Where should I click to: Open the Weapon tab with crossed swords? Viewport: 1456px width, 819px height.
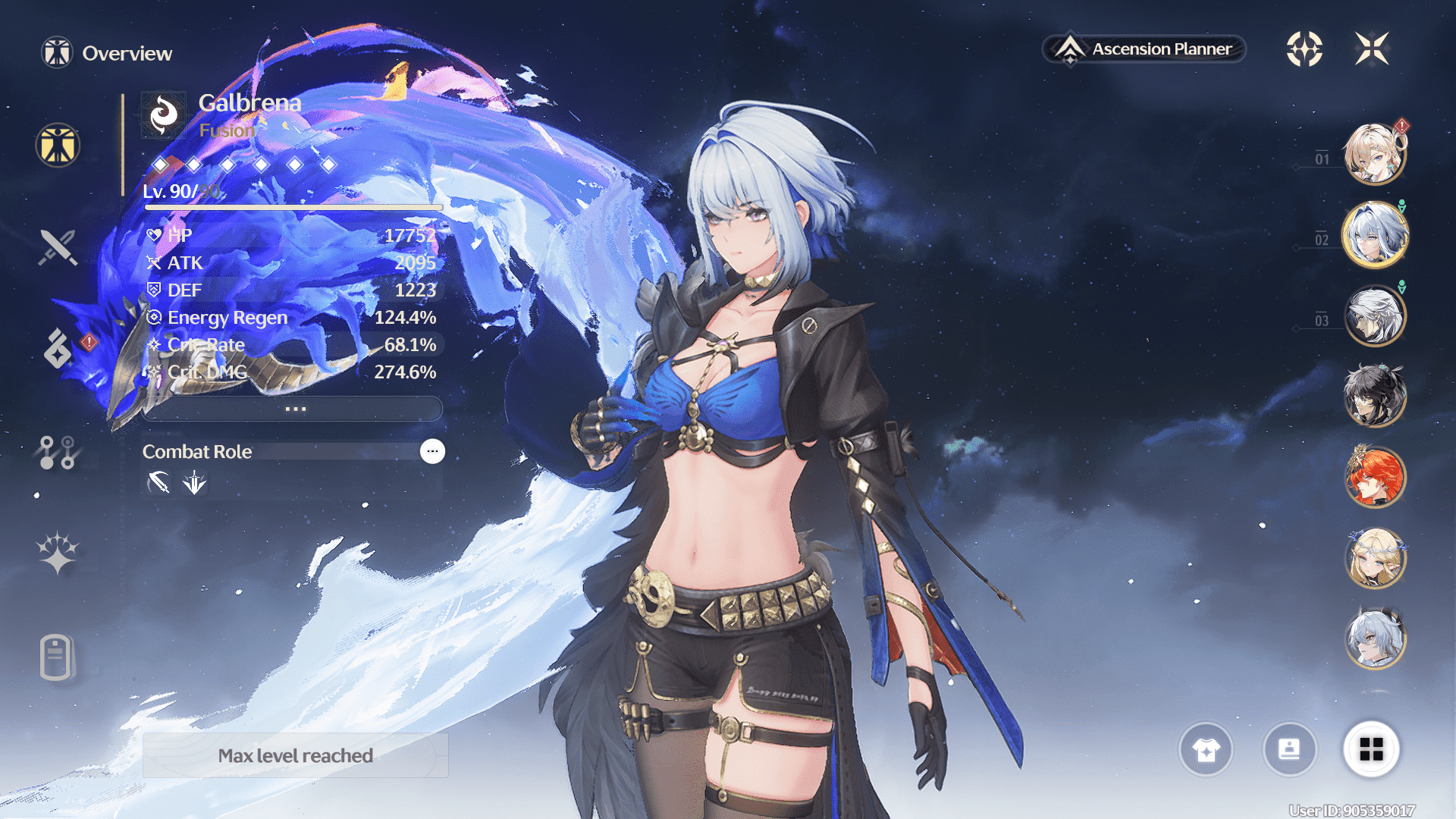tap(58, 246)
